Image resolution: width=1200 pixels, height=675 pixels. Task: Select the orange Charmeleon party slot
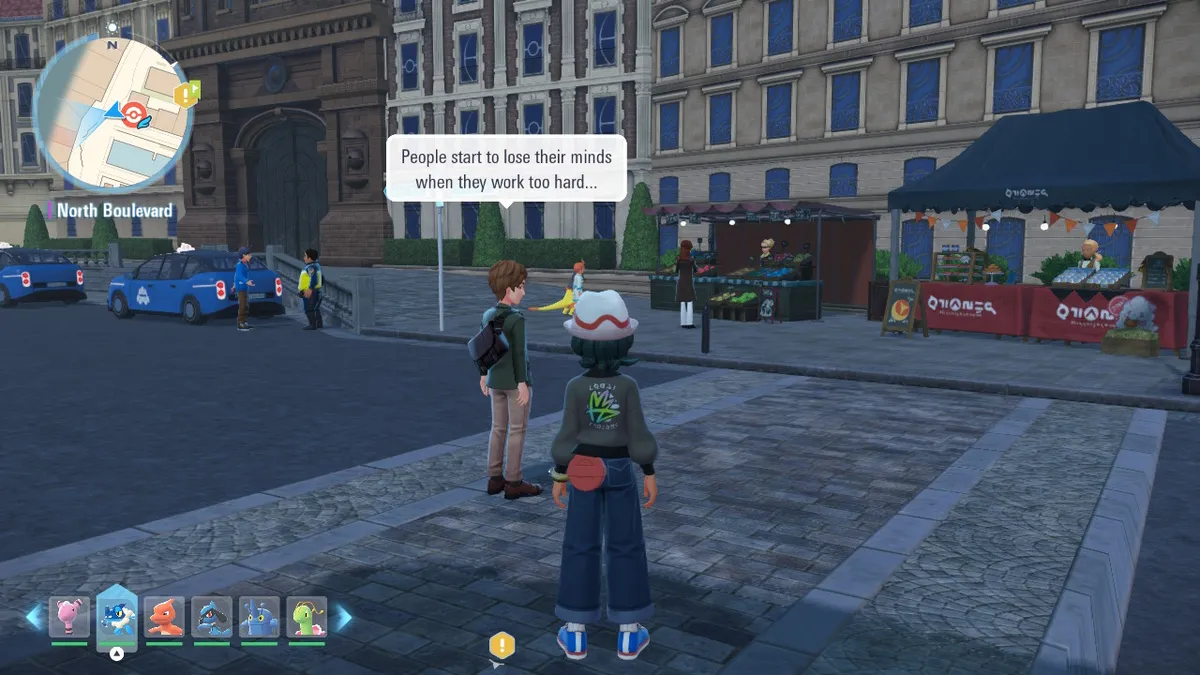point(164,617)
